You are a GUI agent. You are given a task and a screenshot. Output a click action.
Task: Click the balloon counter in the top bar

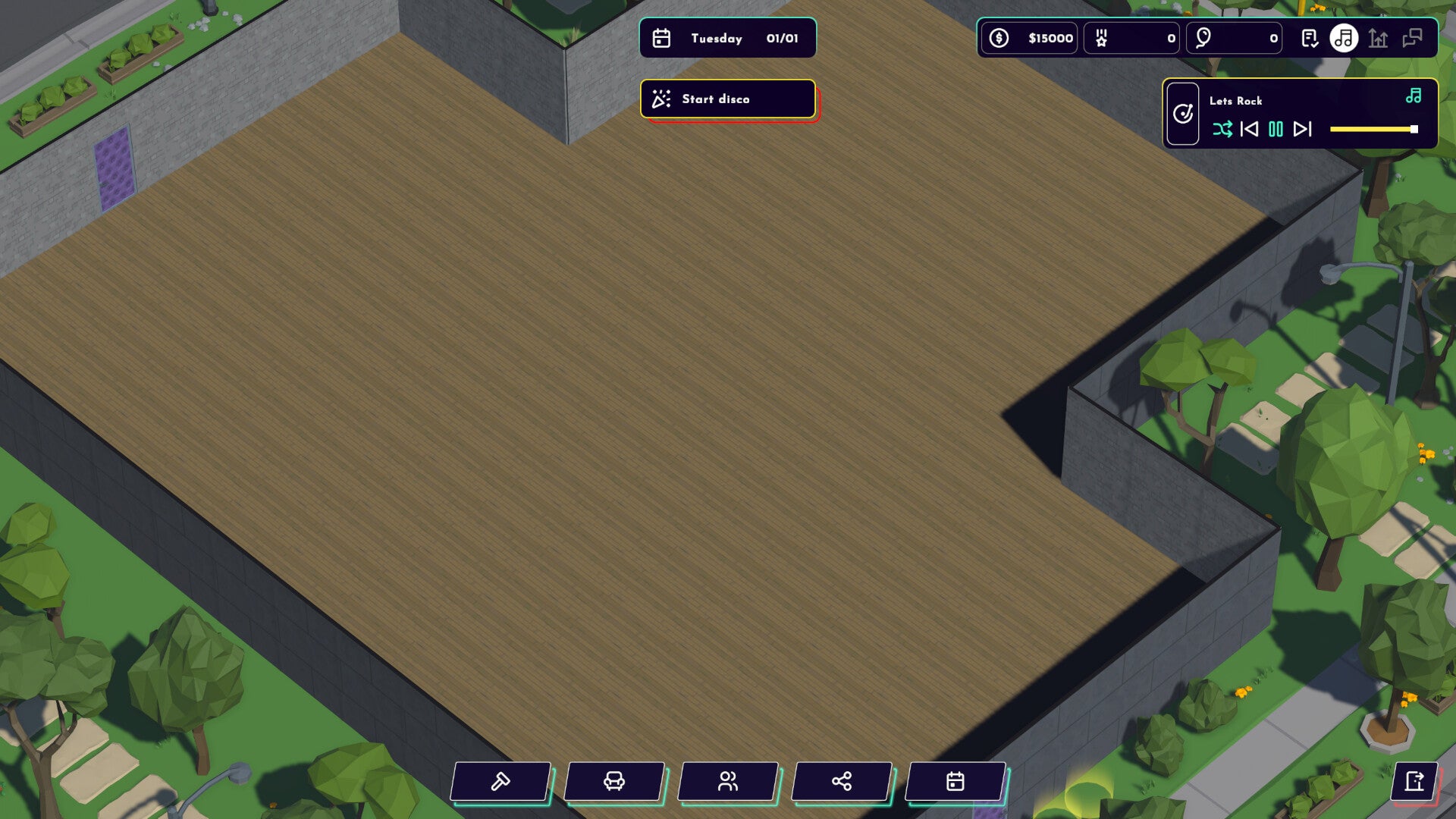point(1234,38)
